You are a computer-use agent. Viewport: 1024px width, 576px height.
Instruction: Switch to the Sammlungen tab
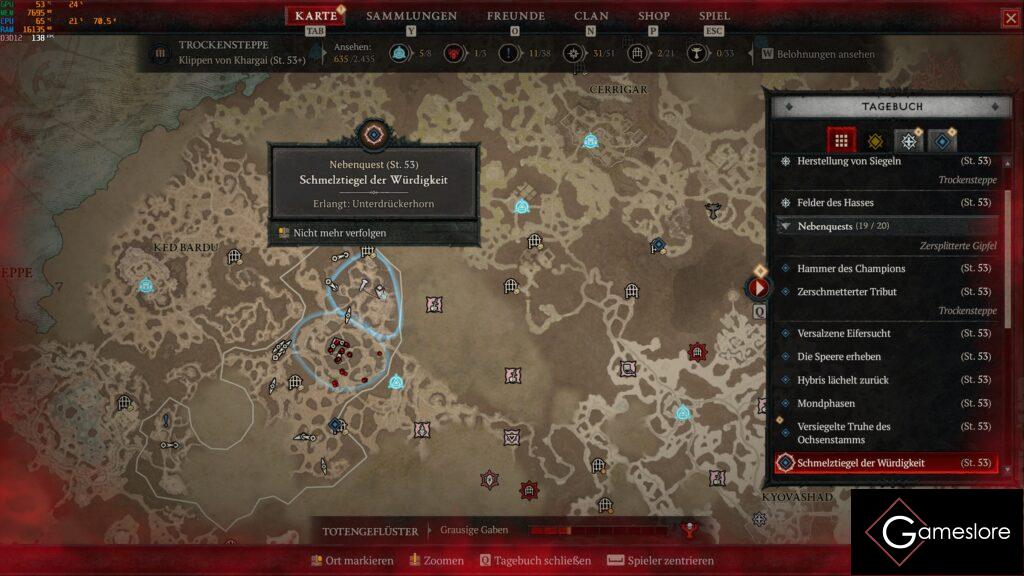[x=411, y=16]
